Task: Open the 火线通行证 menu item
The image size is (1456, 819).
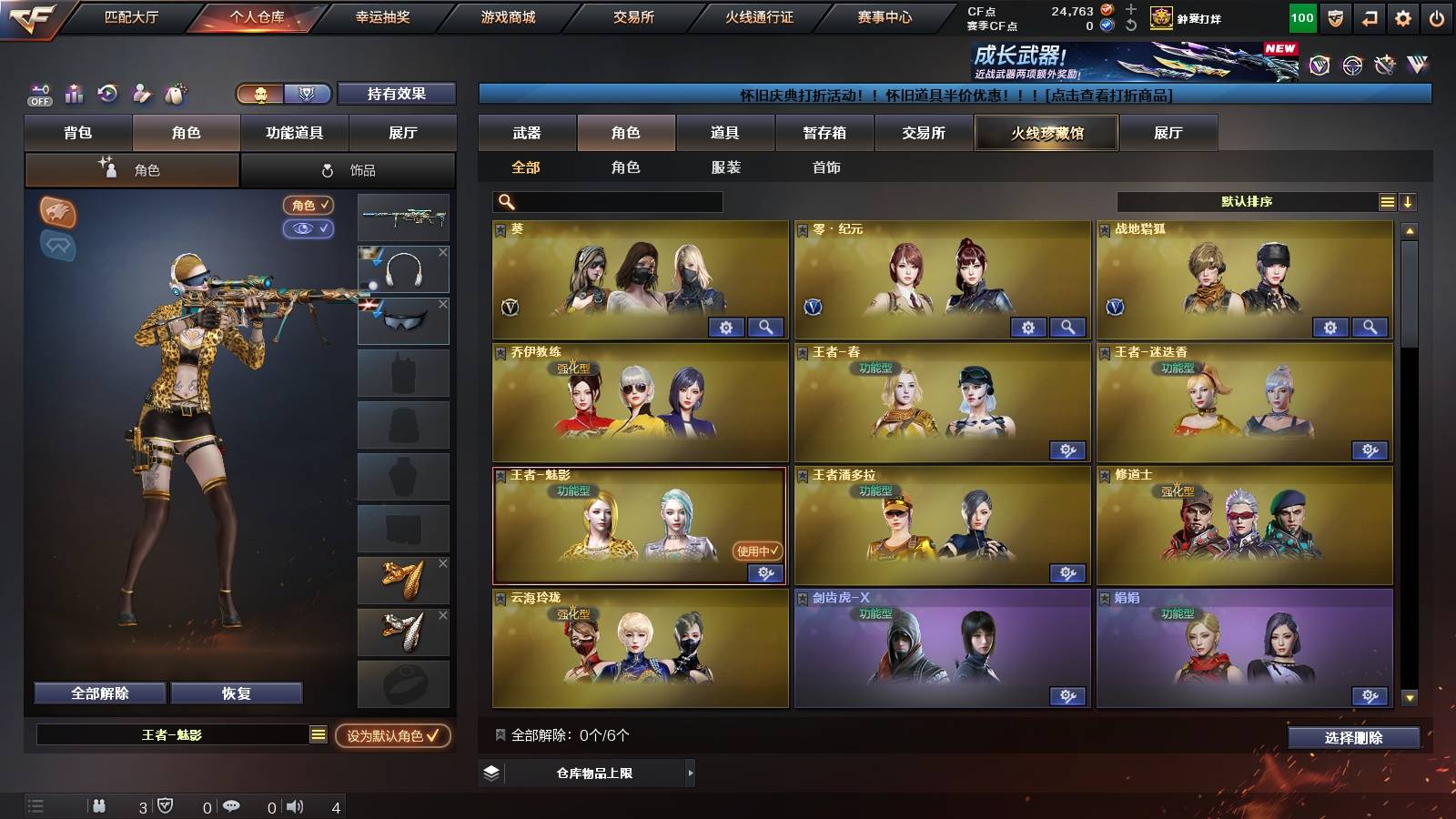Action: pos(760,15)
